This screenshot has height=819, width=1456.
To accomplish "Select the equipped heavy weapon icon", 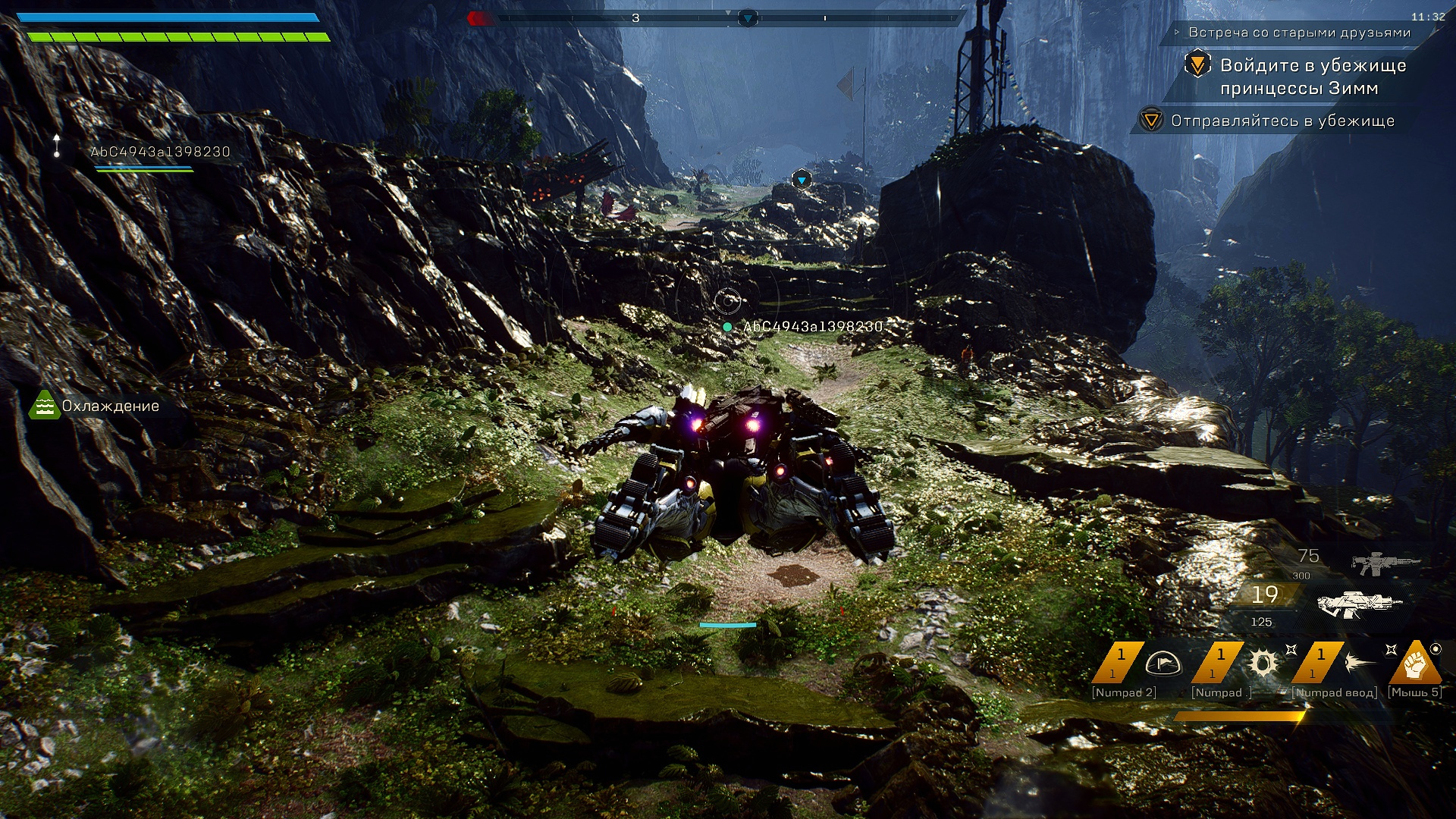I will 1359,604.
